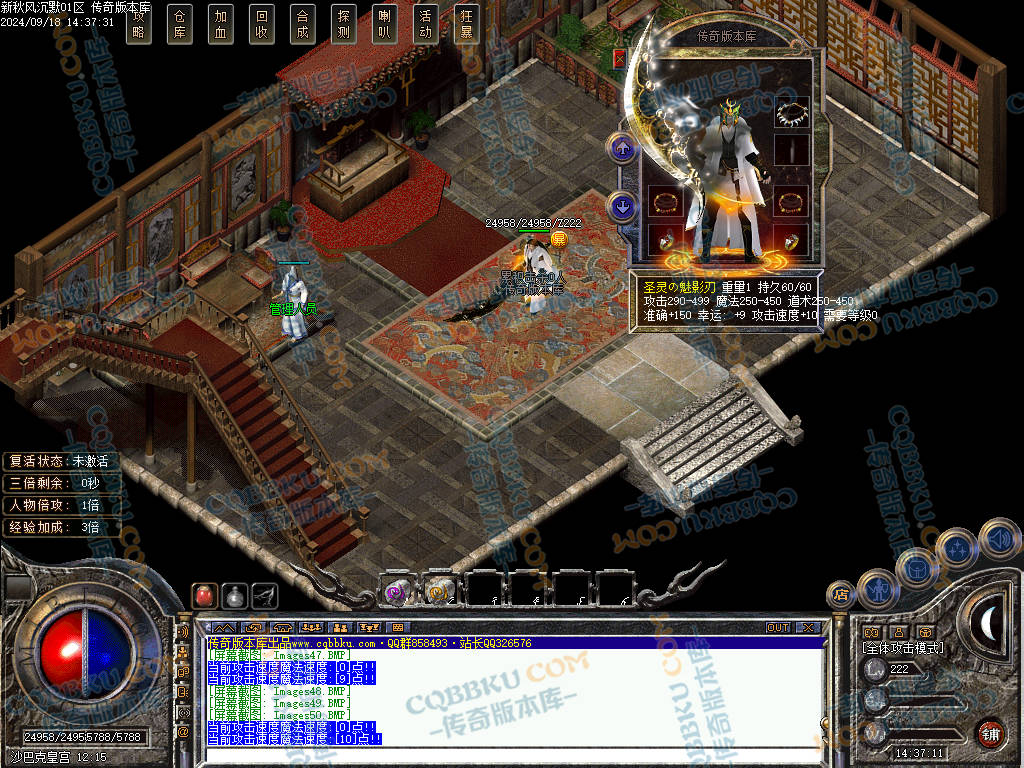Select the left bracelet equipment slot
Viewport: 1024px width, 768px height.
pyautogui.click(x=663, y=202)
